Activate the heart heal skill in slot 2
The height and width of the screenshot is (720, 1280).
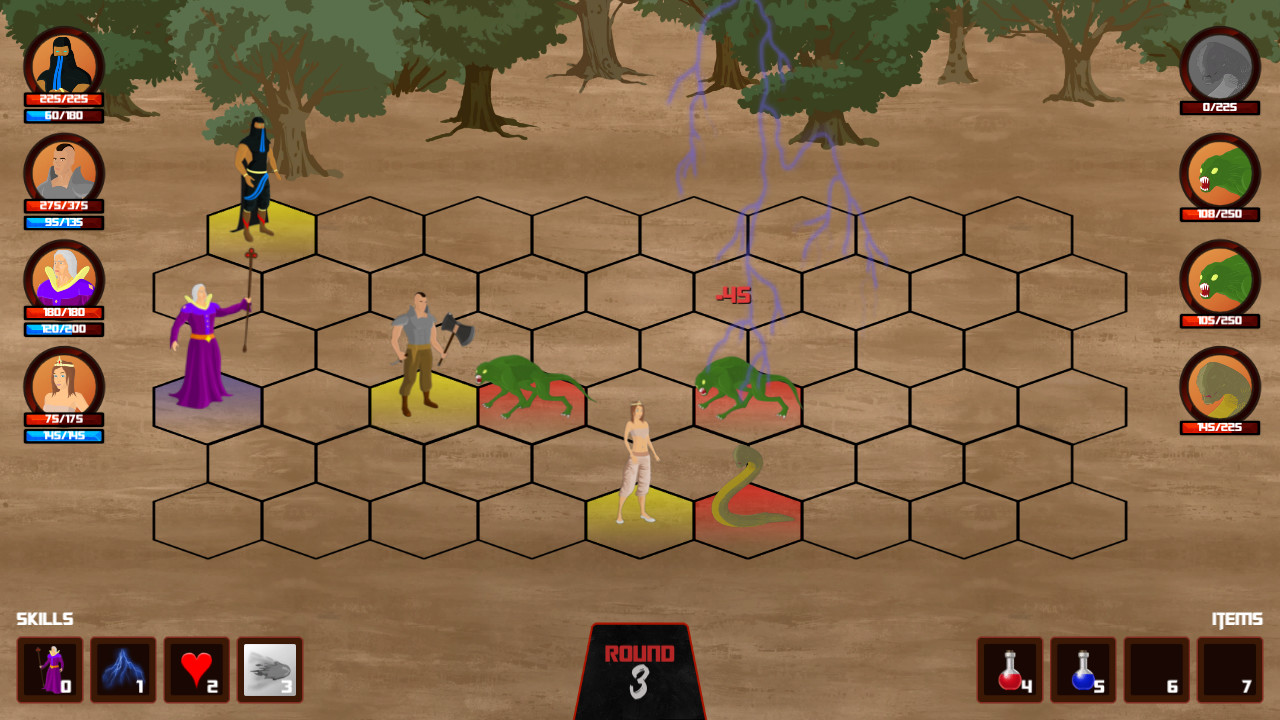coord(197,670)
